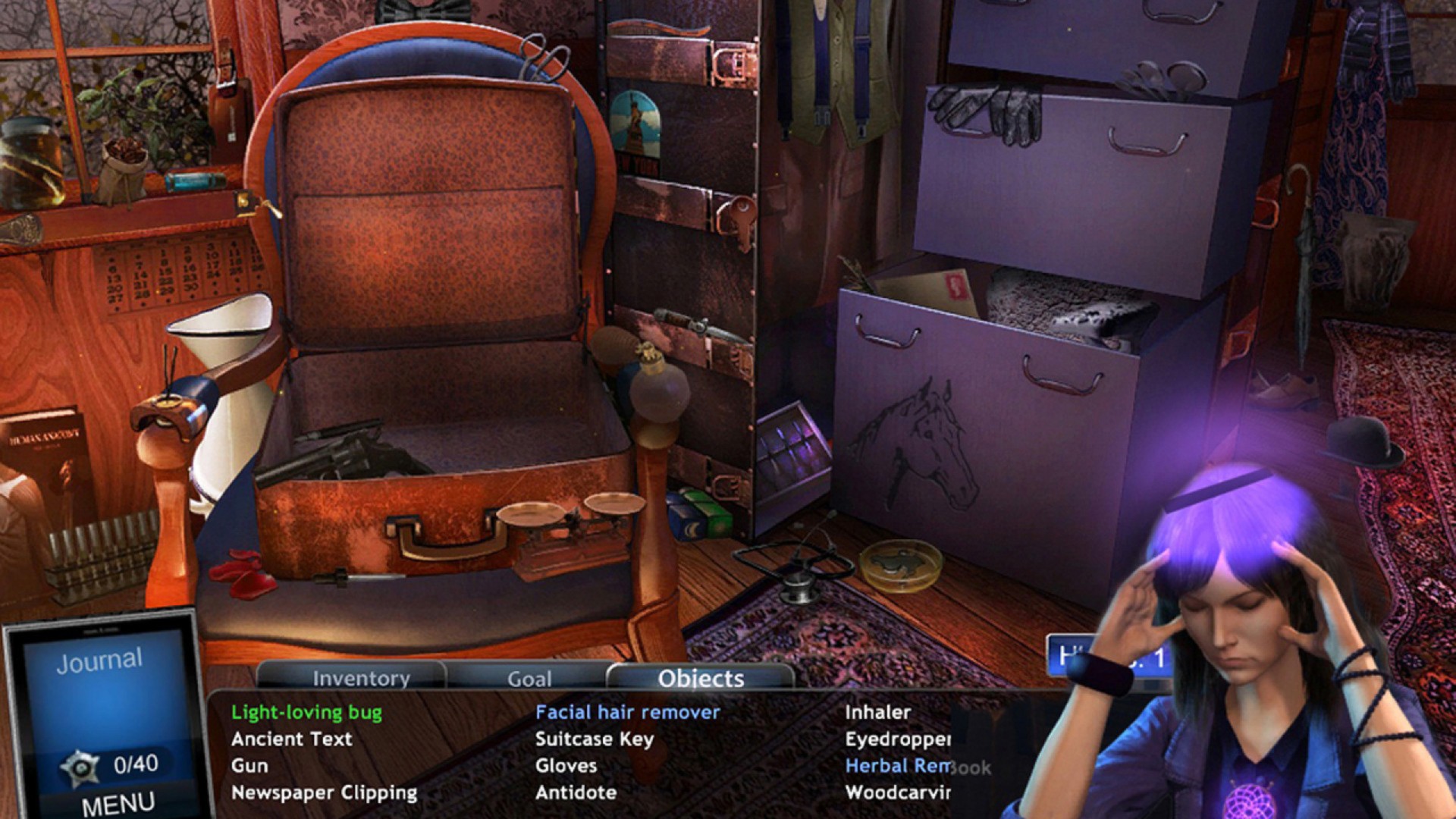
Task: Open the Journal panel
Action: tap(99, 661)
